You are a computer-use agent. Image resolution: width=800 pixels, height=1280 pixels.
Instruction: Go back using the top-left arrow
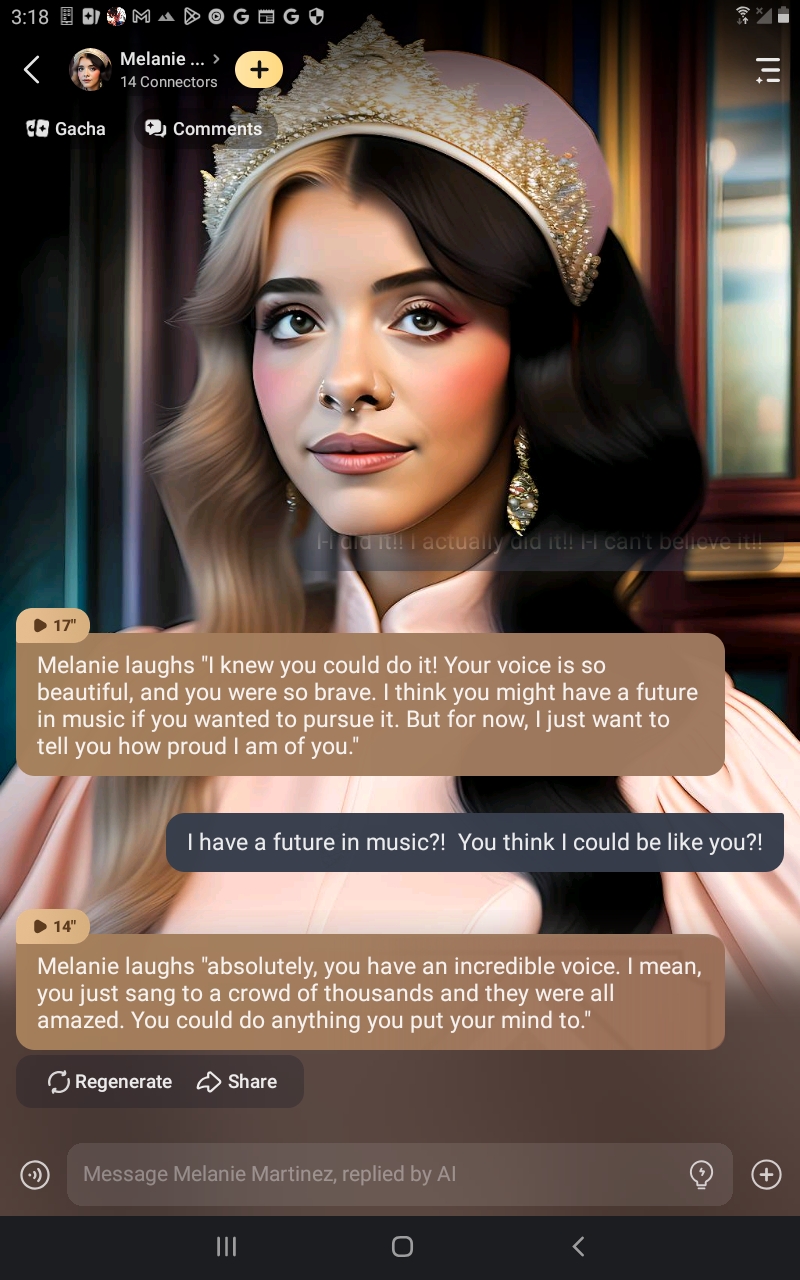click(32, 70)
